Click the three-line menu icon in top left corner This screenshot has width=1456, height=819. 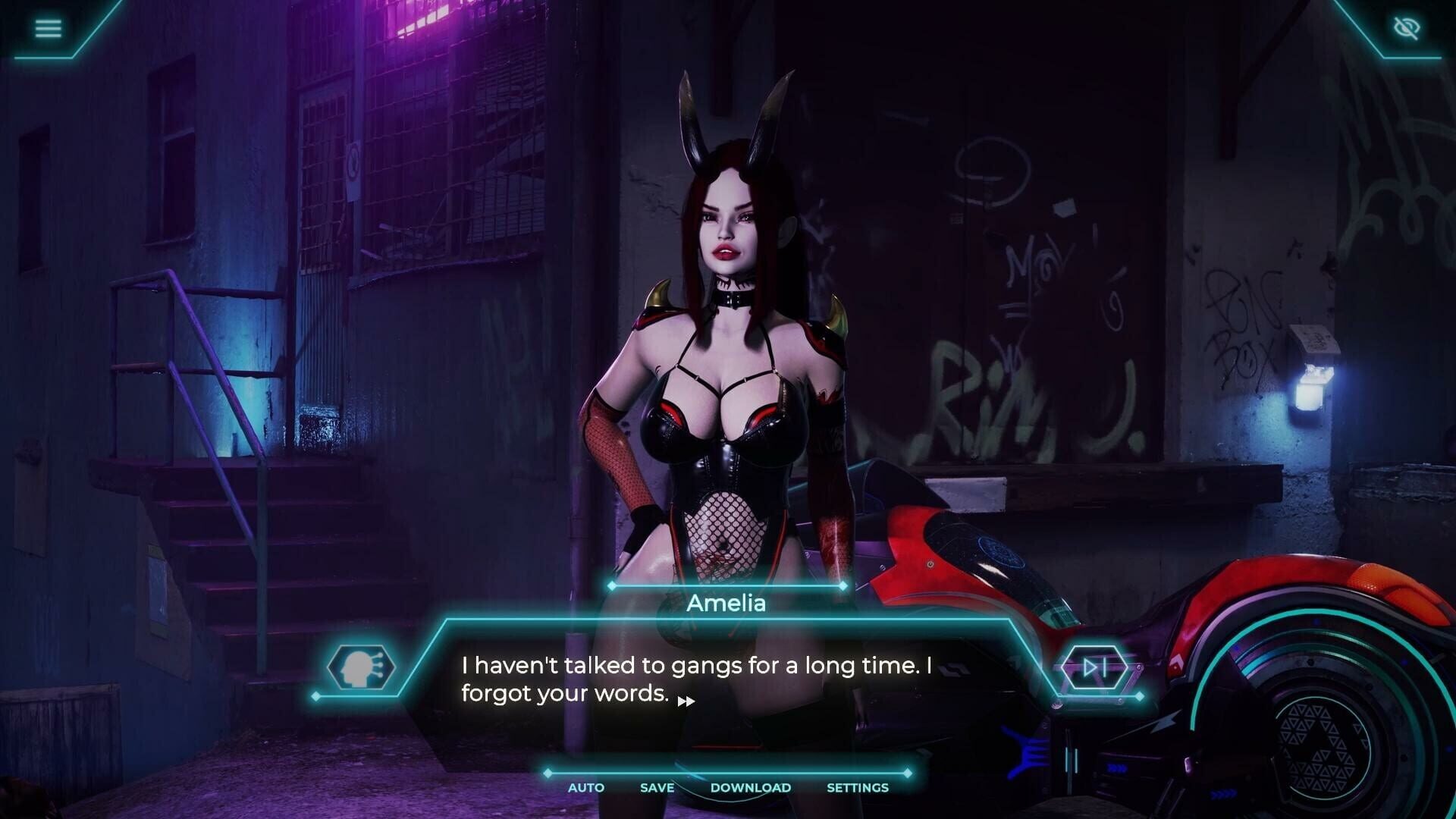pos(48,28)
